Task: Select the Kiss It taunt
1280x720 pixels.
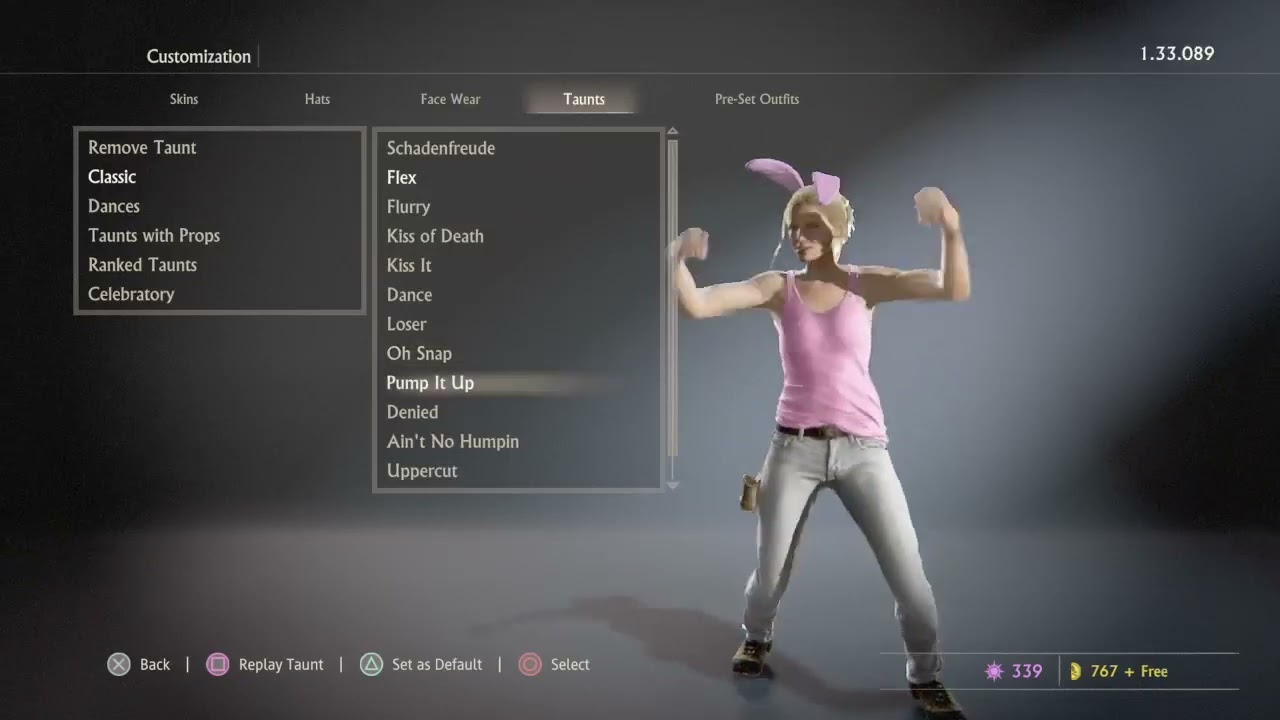Action: pos(409,265)
